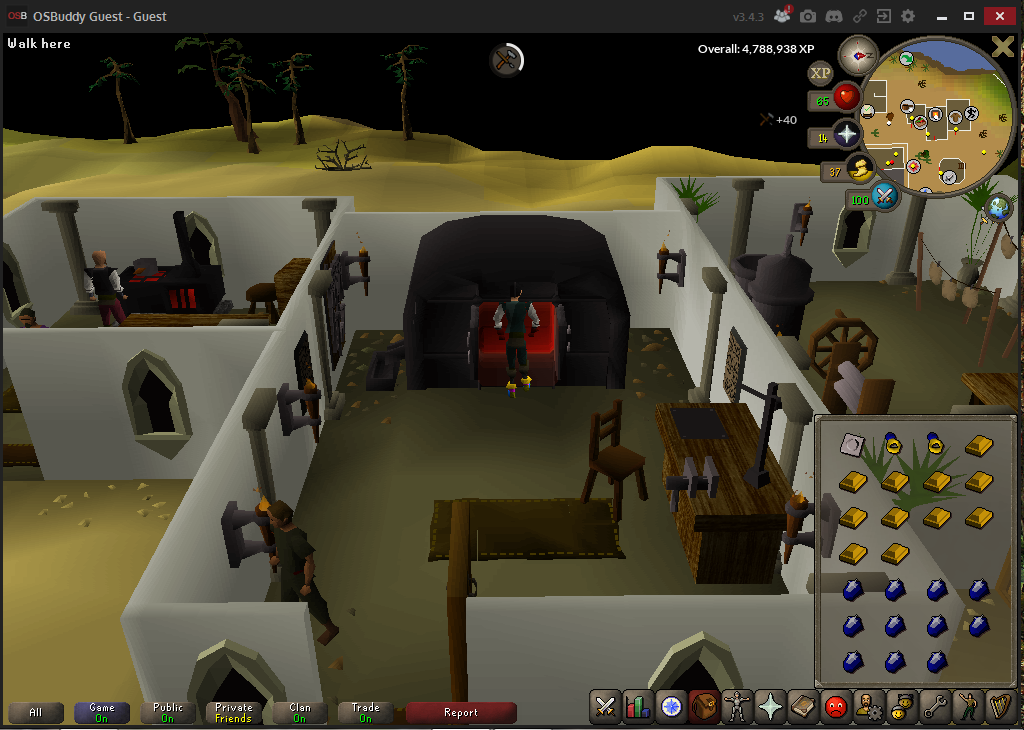The height and width of the screenshot is (730, 1024).
Task: Click the compass to face north
Action: coord(857,55)
